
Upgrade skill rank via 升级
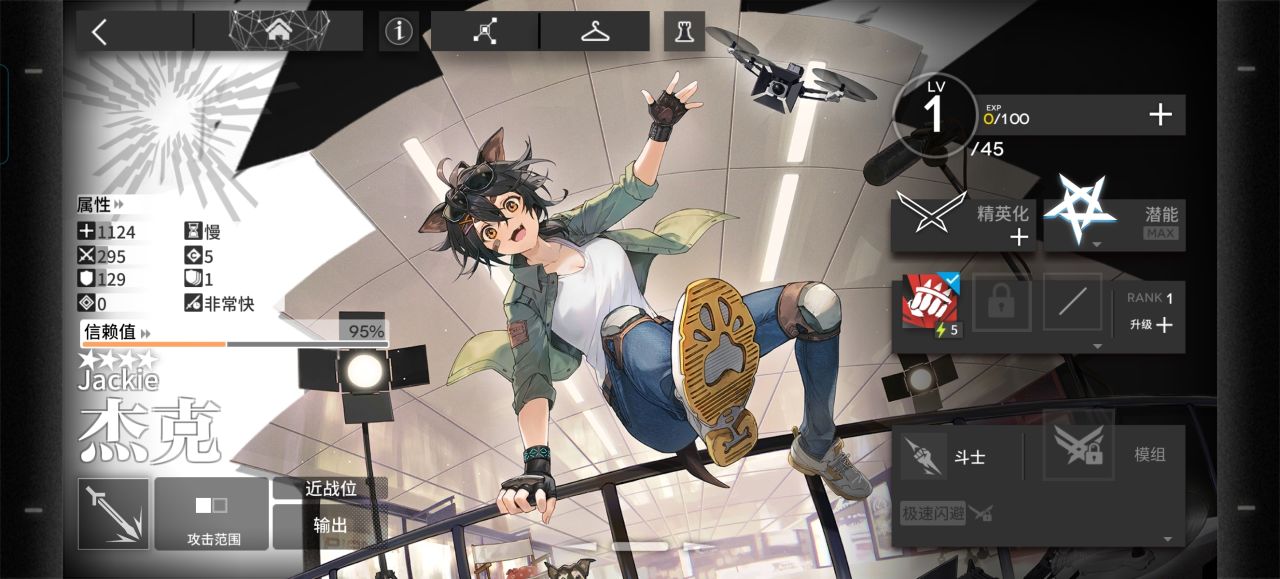pos(1151,325)
